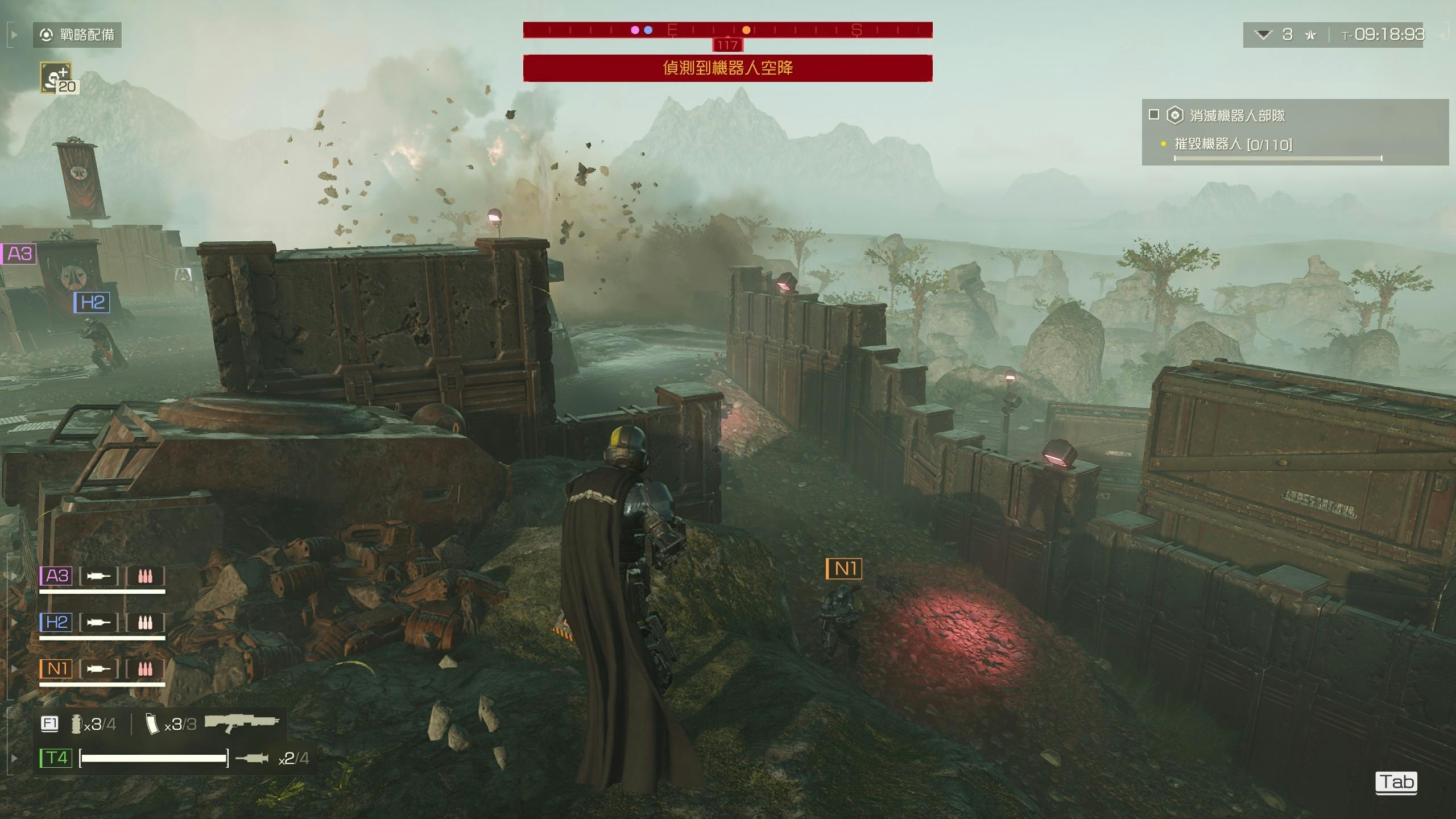
Task: Expand the arrow next to 戰略配備
Action: 14,35
